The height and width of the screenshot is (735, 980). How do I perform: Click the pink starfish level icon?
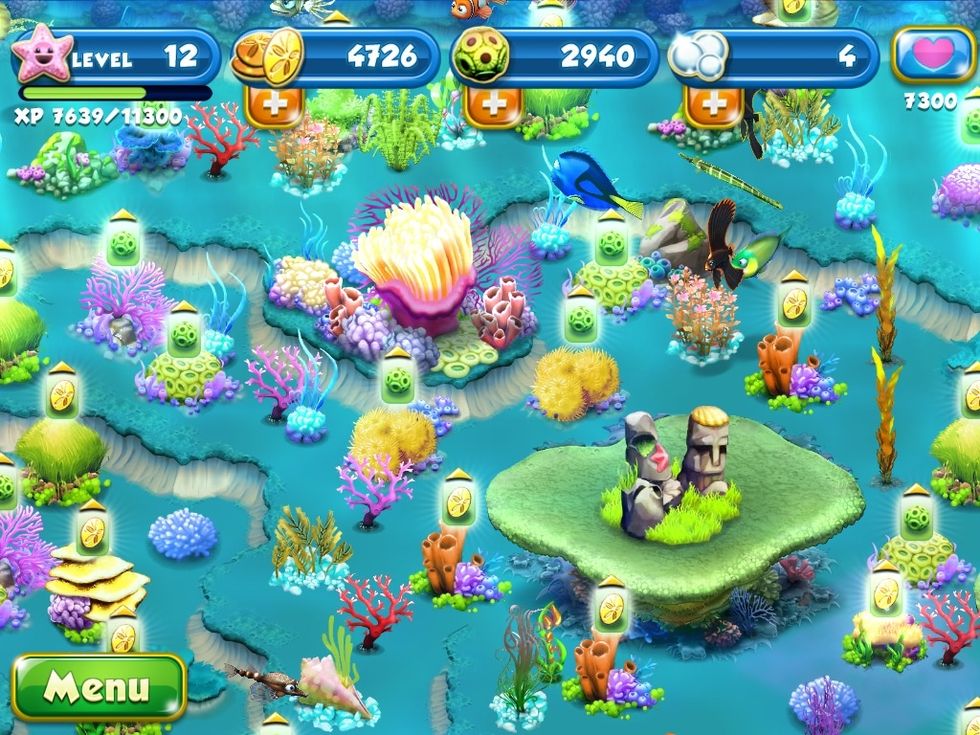point(42,57)
